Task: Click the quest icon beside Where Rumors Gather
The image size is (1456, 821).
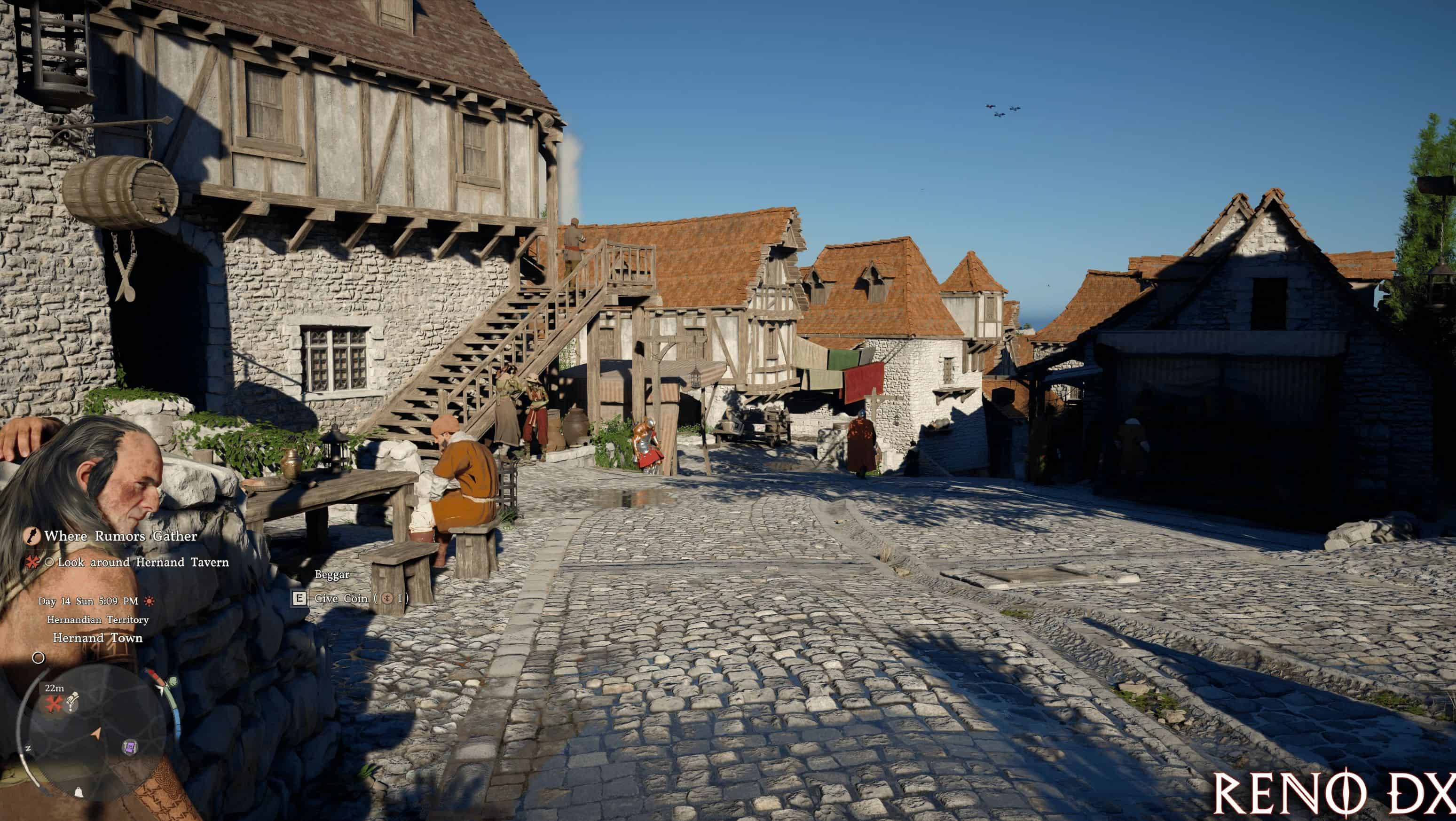Action: [x=31, y=536]
